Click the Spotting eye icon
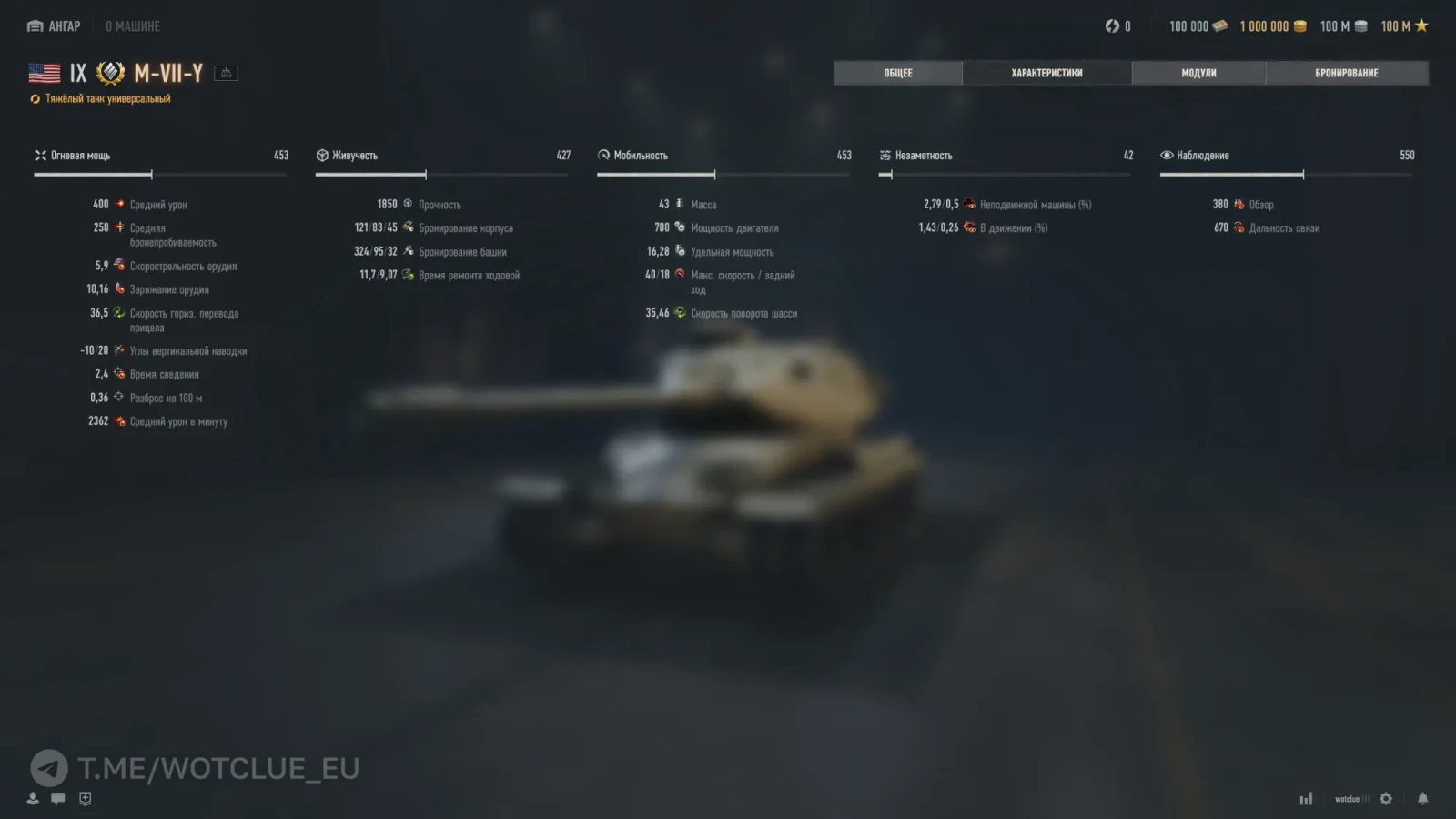The height and width of the screenshot is (819, 1456). 1165,155
